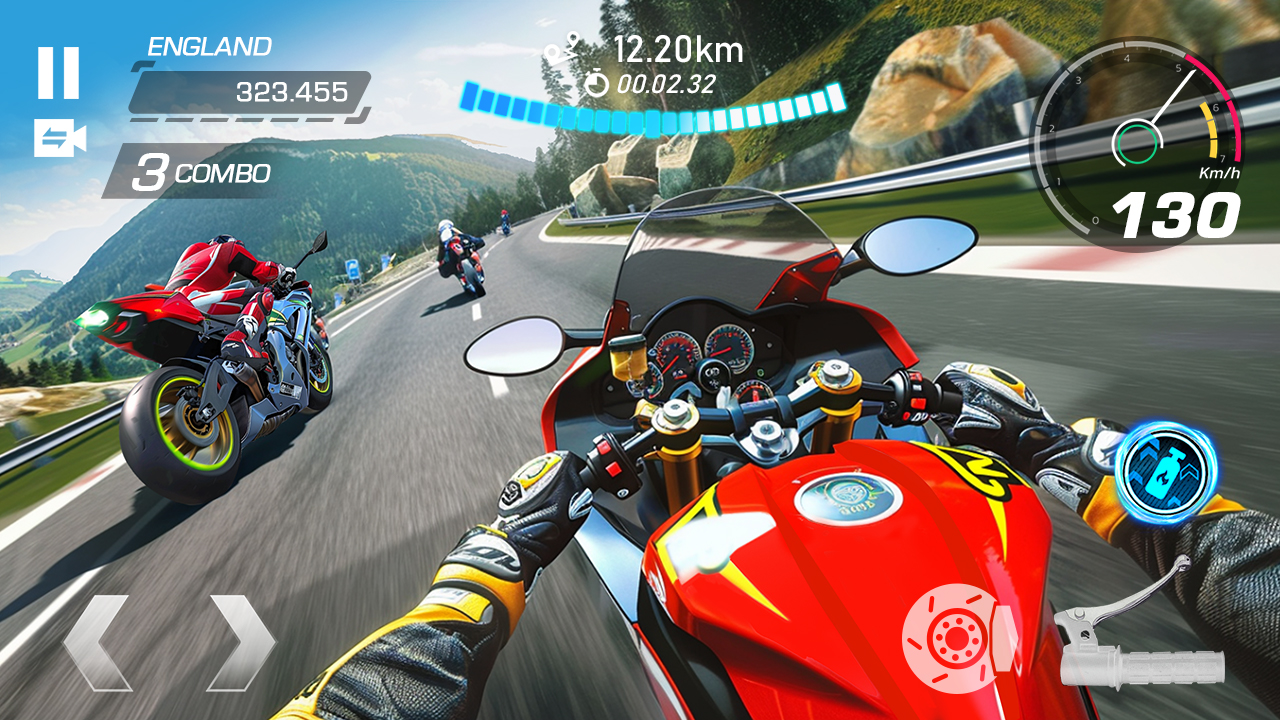The image size is (1280, 720).
Task: Twist the throttle grip to accelerate
Action: [1140, 640]
